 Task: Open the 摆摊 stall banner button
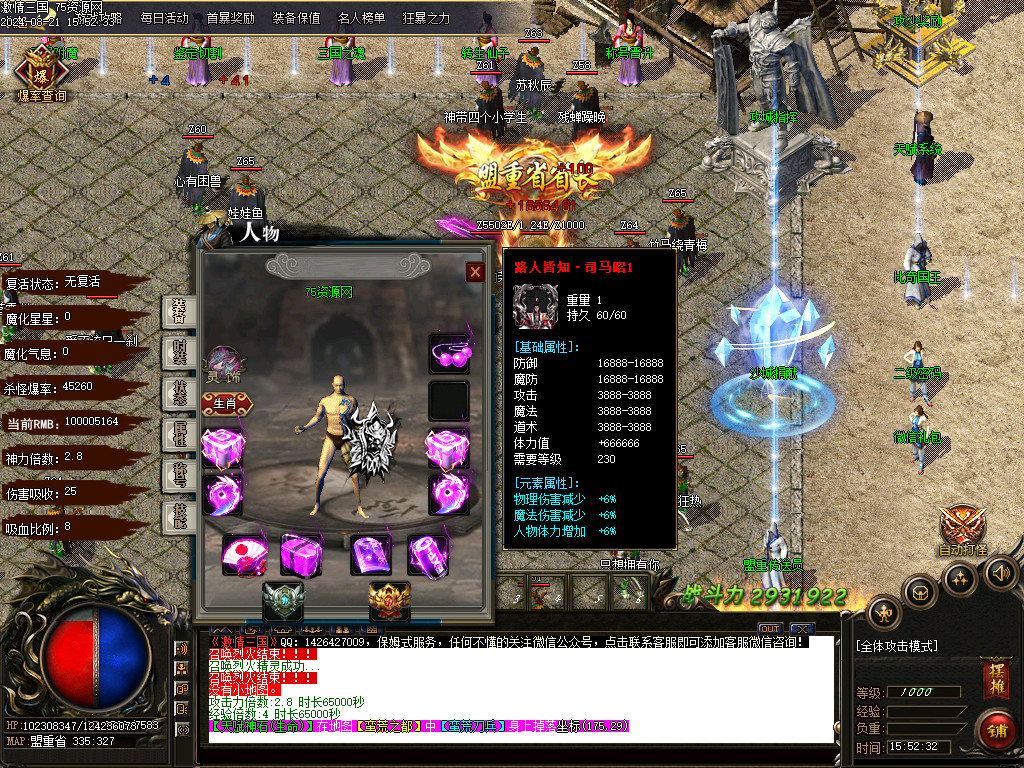(x=995, y=680)
